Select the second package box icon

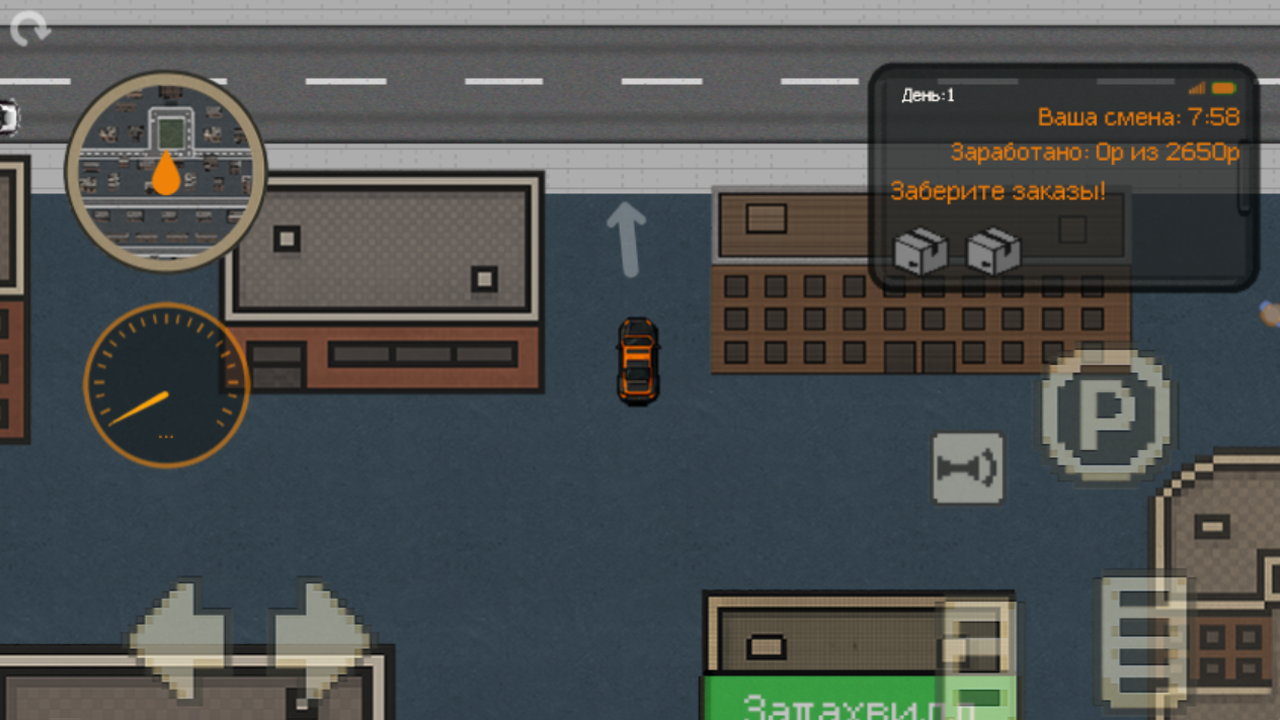click(995, 252)
